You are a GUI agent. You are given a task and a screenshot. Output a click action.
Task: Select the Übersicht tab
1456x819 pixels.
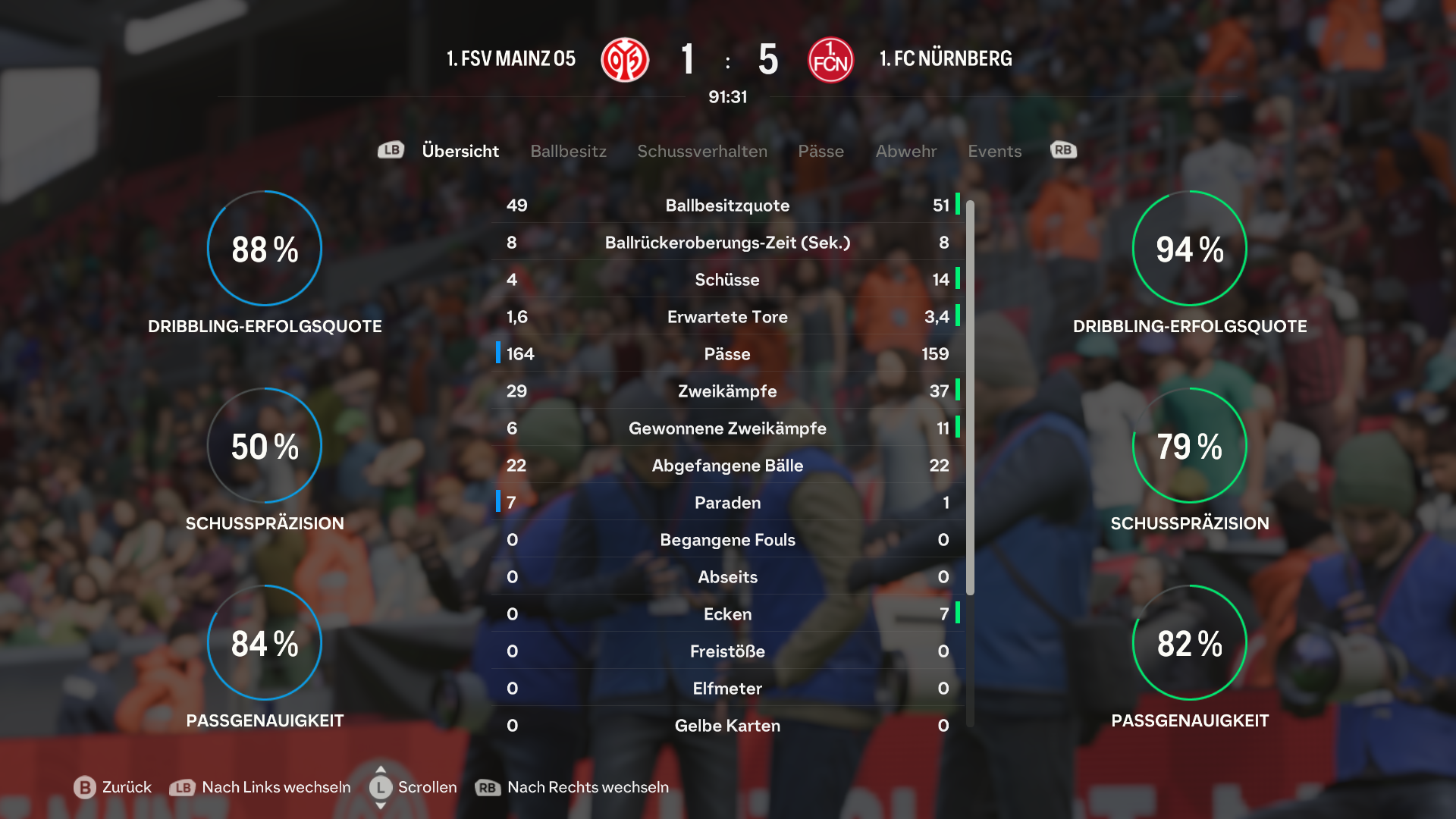(460, 151)
